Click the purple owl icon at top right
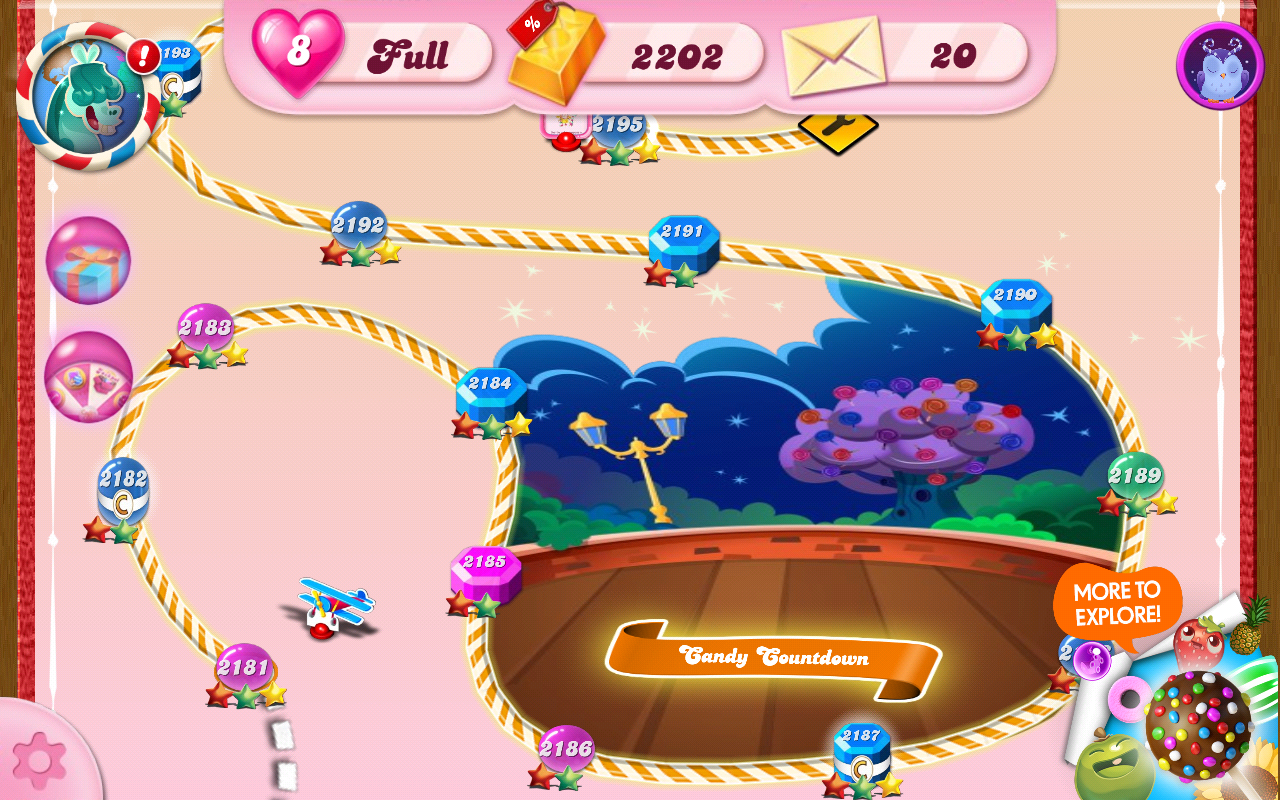The height and width of the screenshot is (800, 1280). pyautogui.click(x=1218, y=65)
